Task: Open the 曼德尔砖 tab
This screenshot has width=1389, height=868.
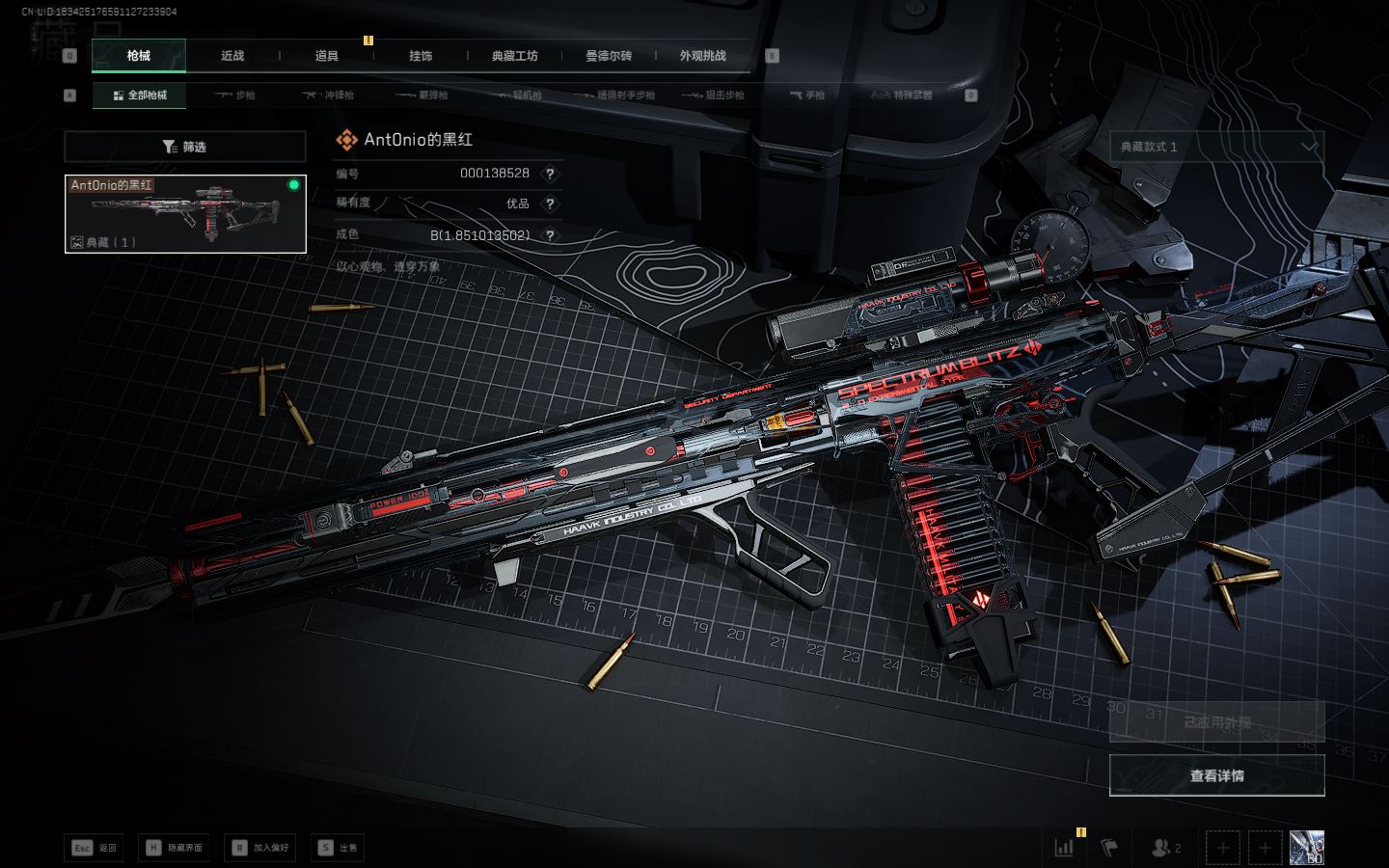Action: point(609,56)
